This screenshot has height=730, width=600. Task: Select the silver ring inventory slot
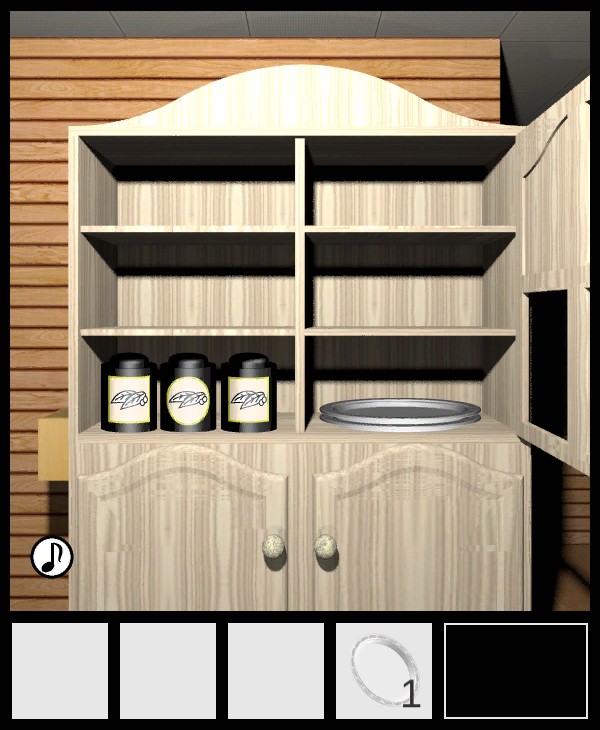[384, 671]
